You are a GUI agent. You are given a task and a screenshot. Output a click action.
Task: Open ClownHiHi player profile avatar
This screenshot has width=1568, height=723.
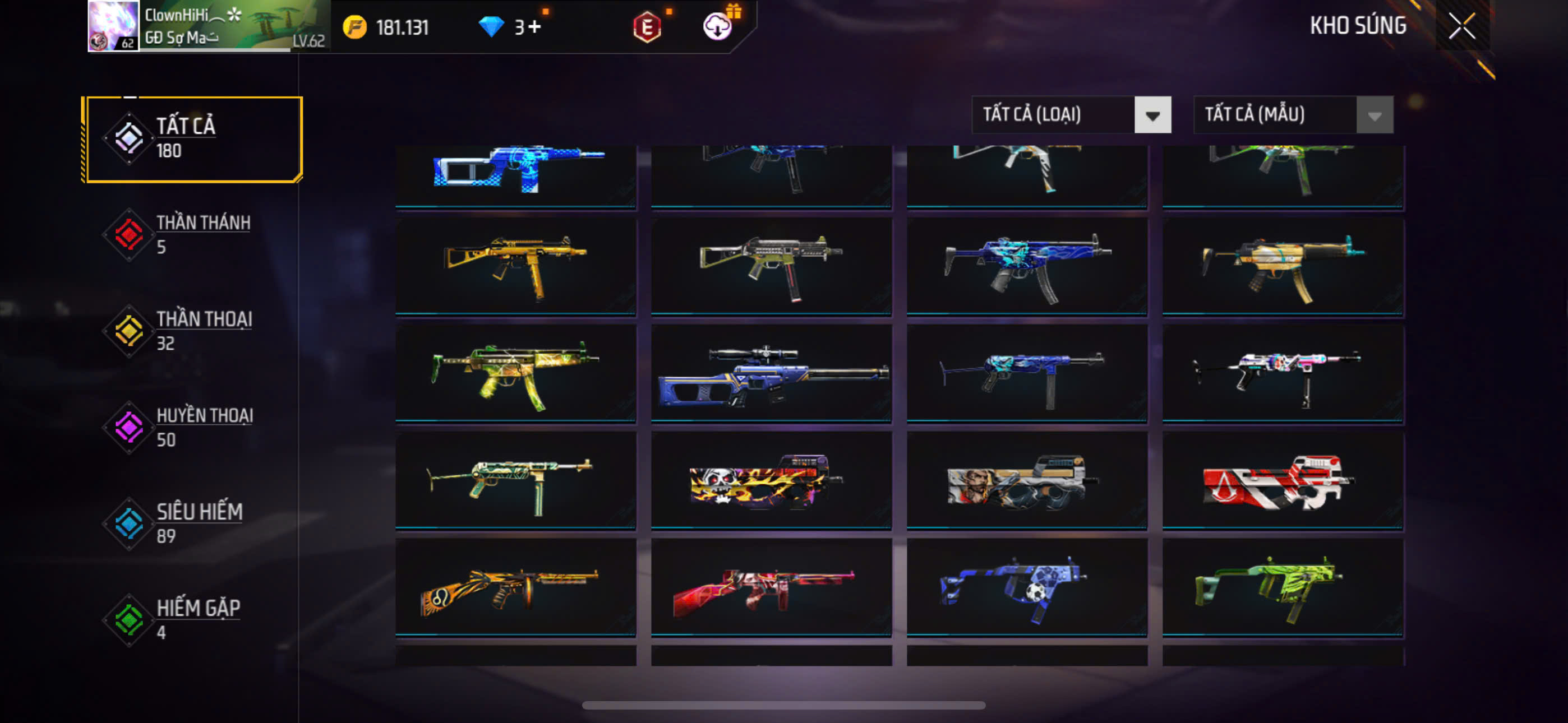point(113,26)
